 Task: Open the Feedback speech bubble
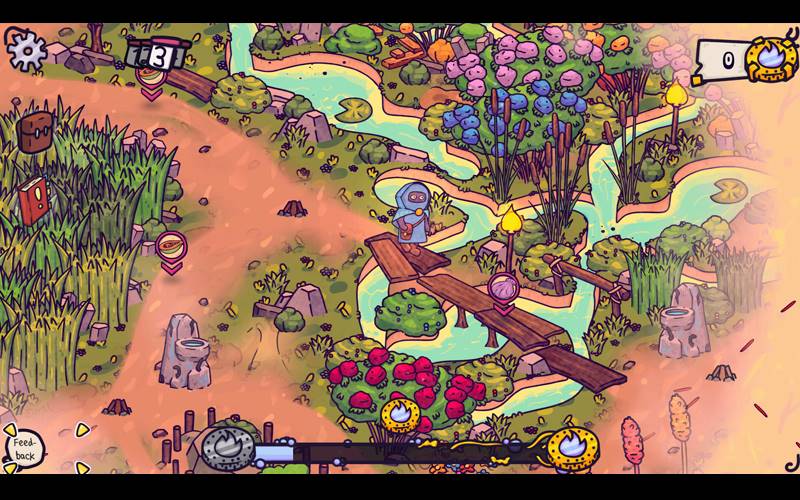[24, 448]
